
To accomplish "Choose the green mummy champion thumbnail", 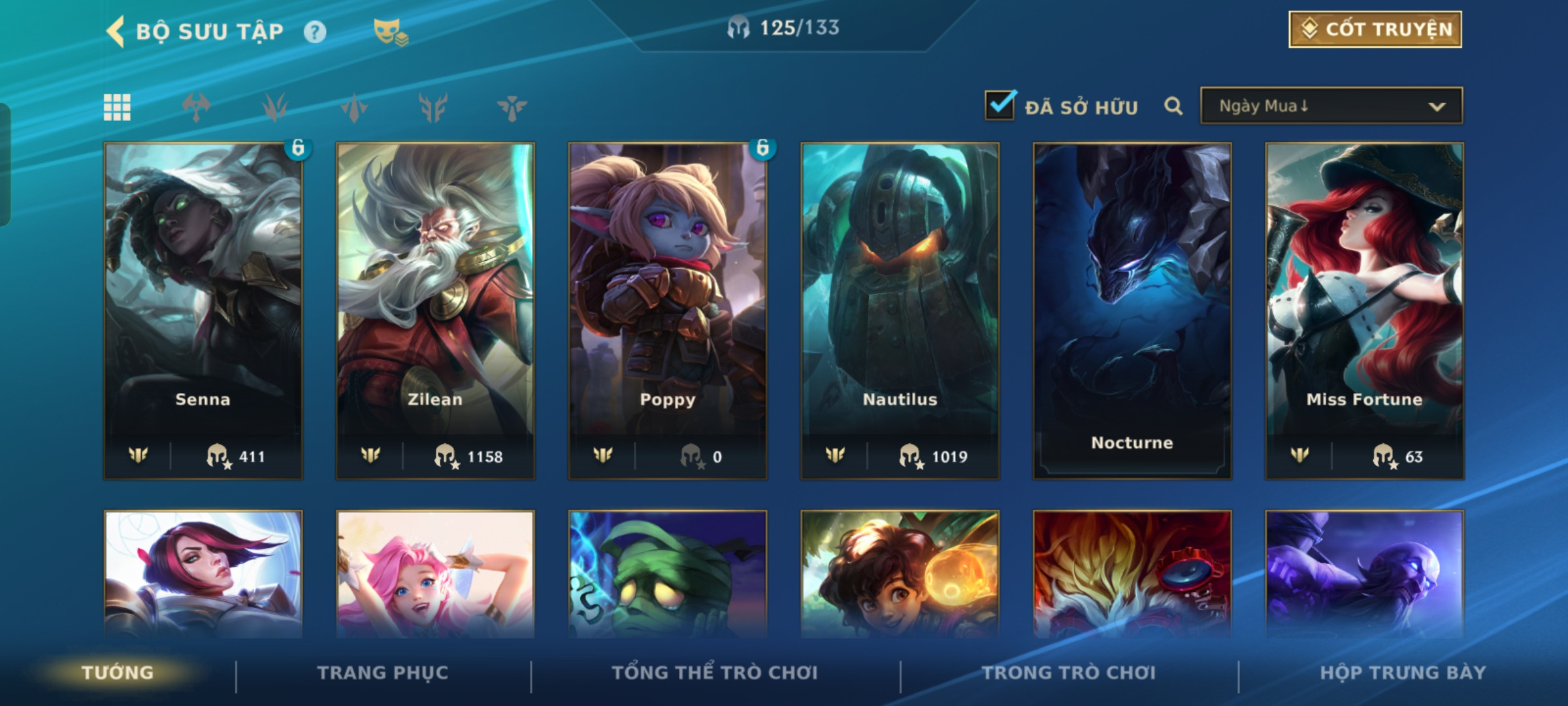I will [x=667, y=574].
